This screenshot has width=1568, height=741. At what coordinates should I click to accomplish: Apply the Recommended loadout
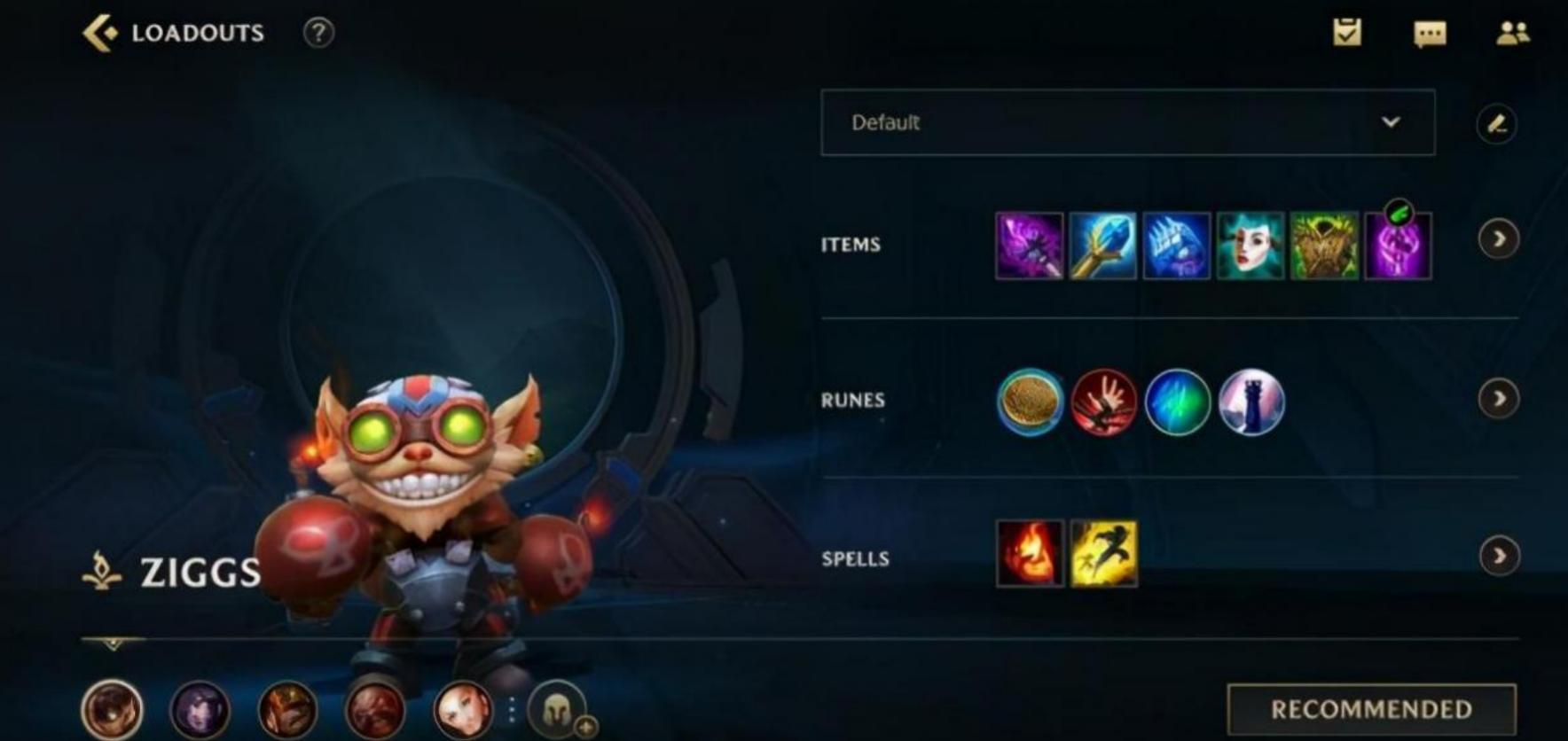pyautogui.click(x=1371, y=709)
